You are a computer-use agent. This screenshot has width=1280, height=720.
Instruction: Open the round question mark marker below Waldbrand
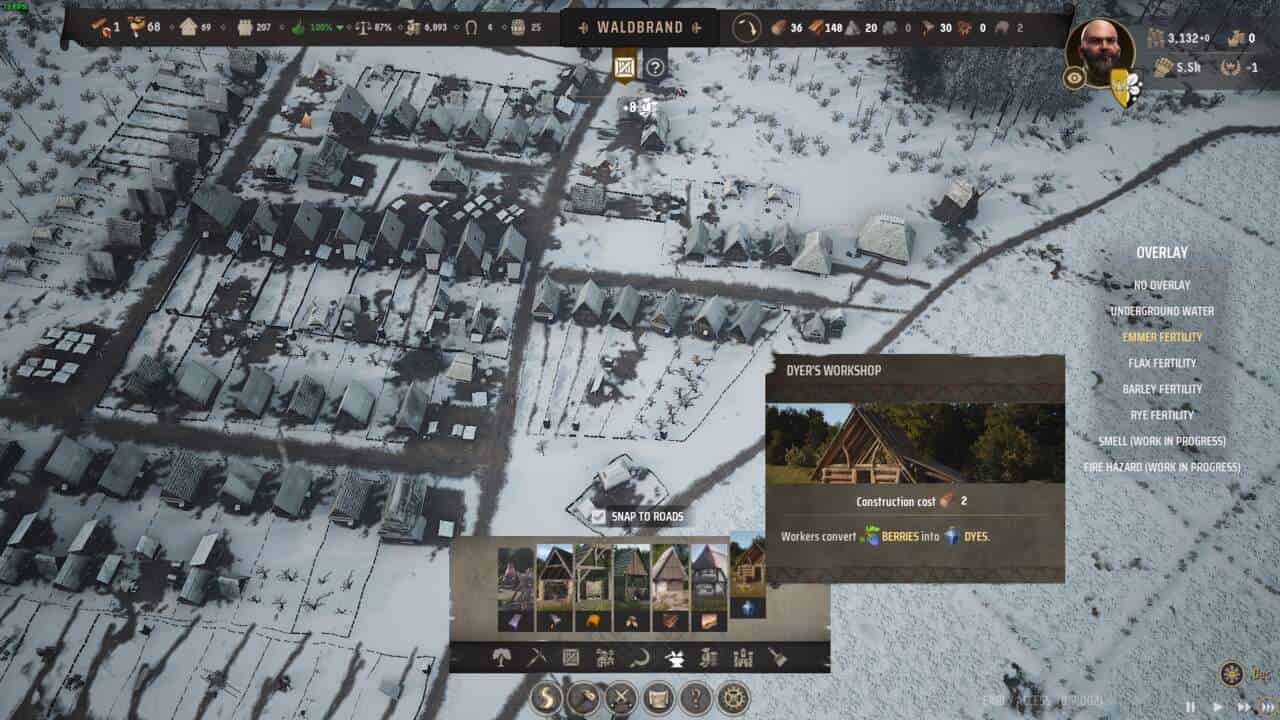click(655, 68)
